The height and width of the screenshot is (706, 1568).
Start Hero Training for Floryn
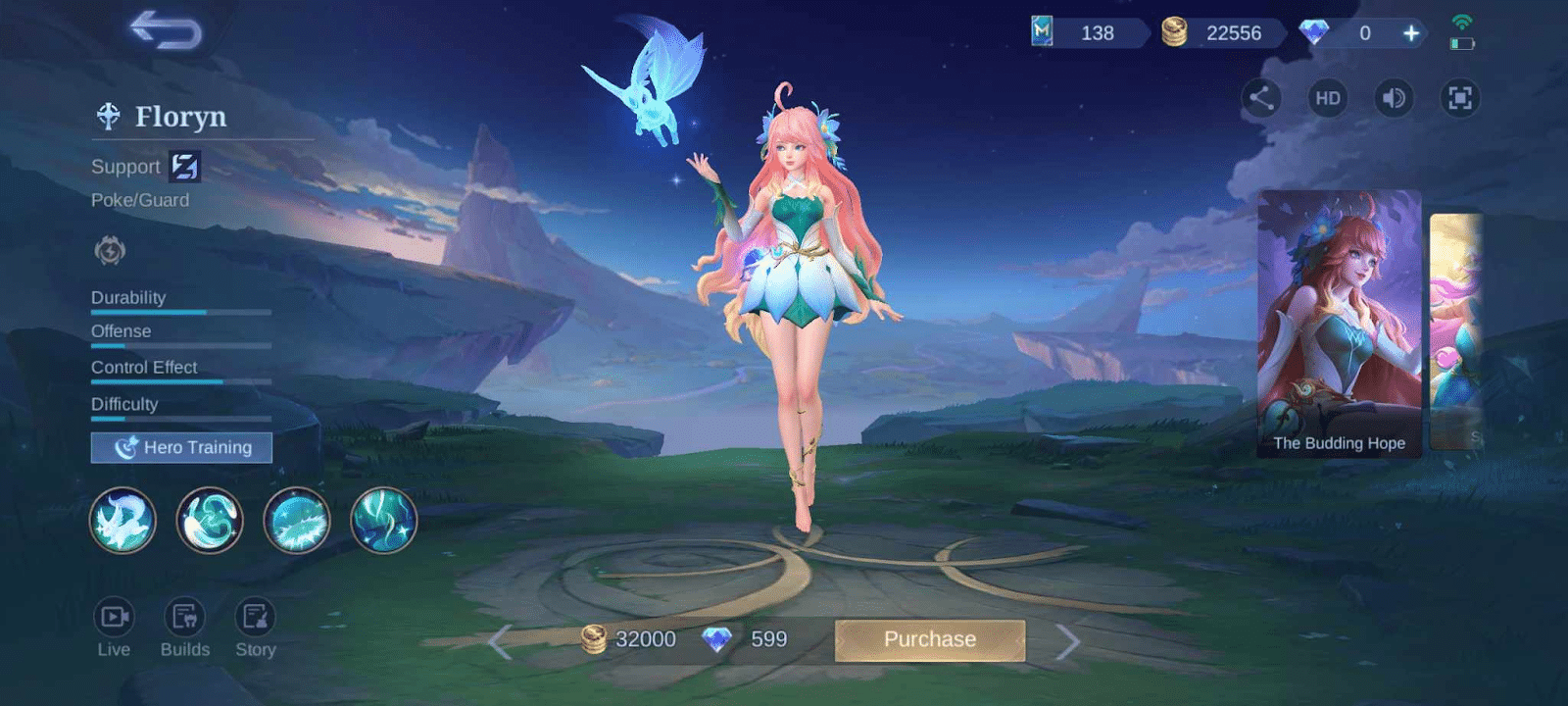click(x=180, y=447)
